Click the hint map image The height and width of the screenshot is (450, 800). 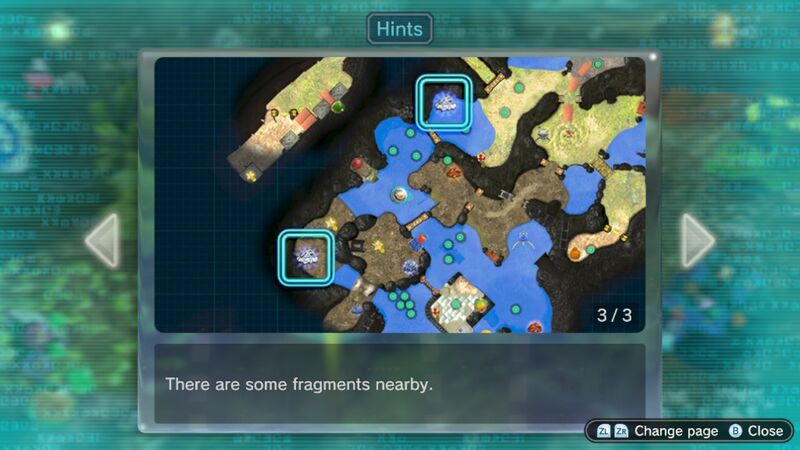point(400,195)
